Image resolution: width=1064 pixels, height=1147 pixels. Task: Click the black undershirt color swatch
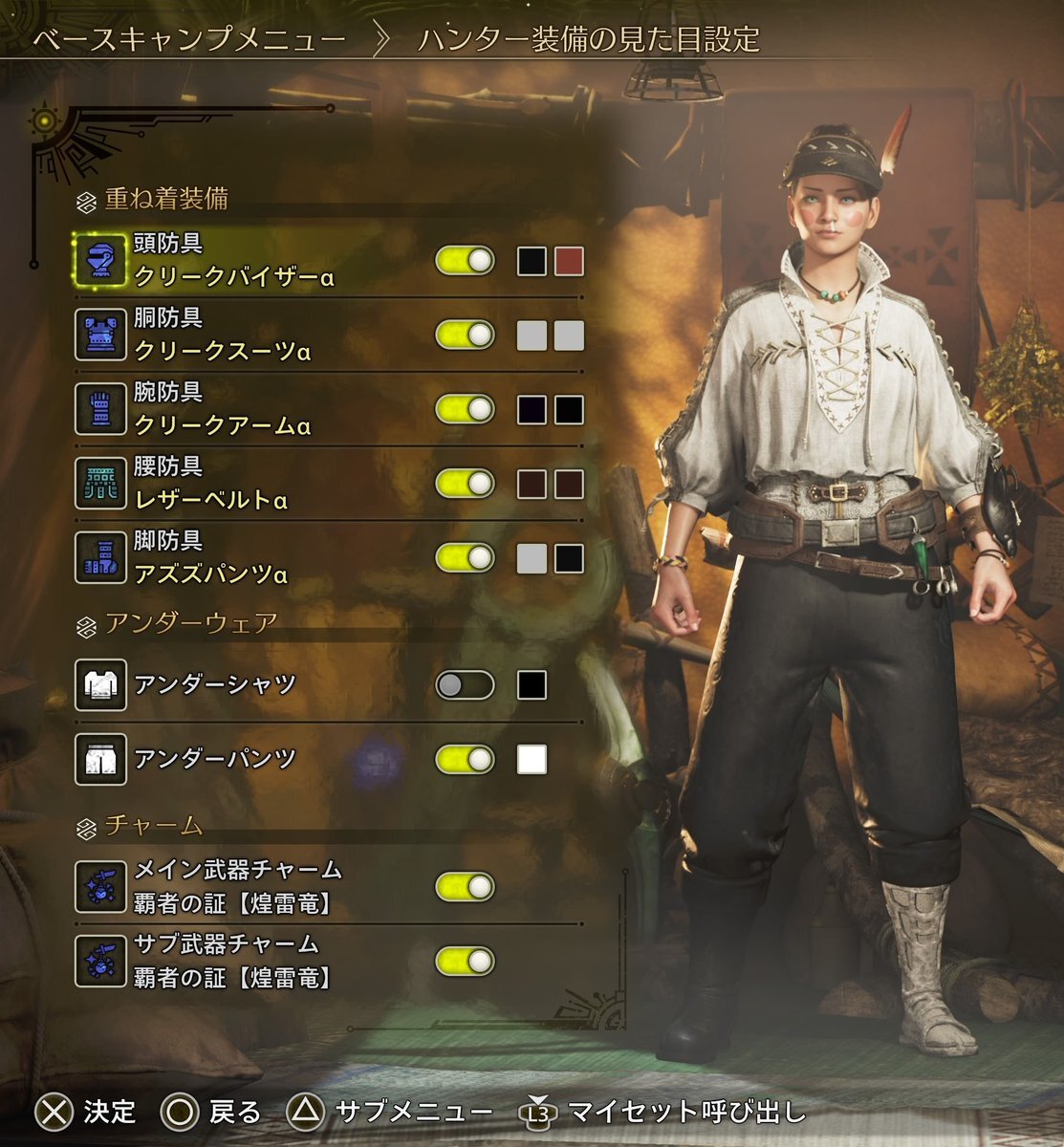pyautogui.click(x=532, y=684)
